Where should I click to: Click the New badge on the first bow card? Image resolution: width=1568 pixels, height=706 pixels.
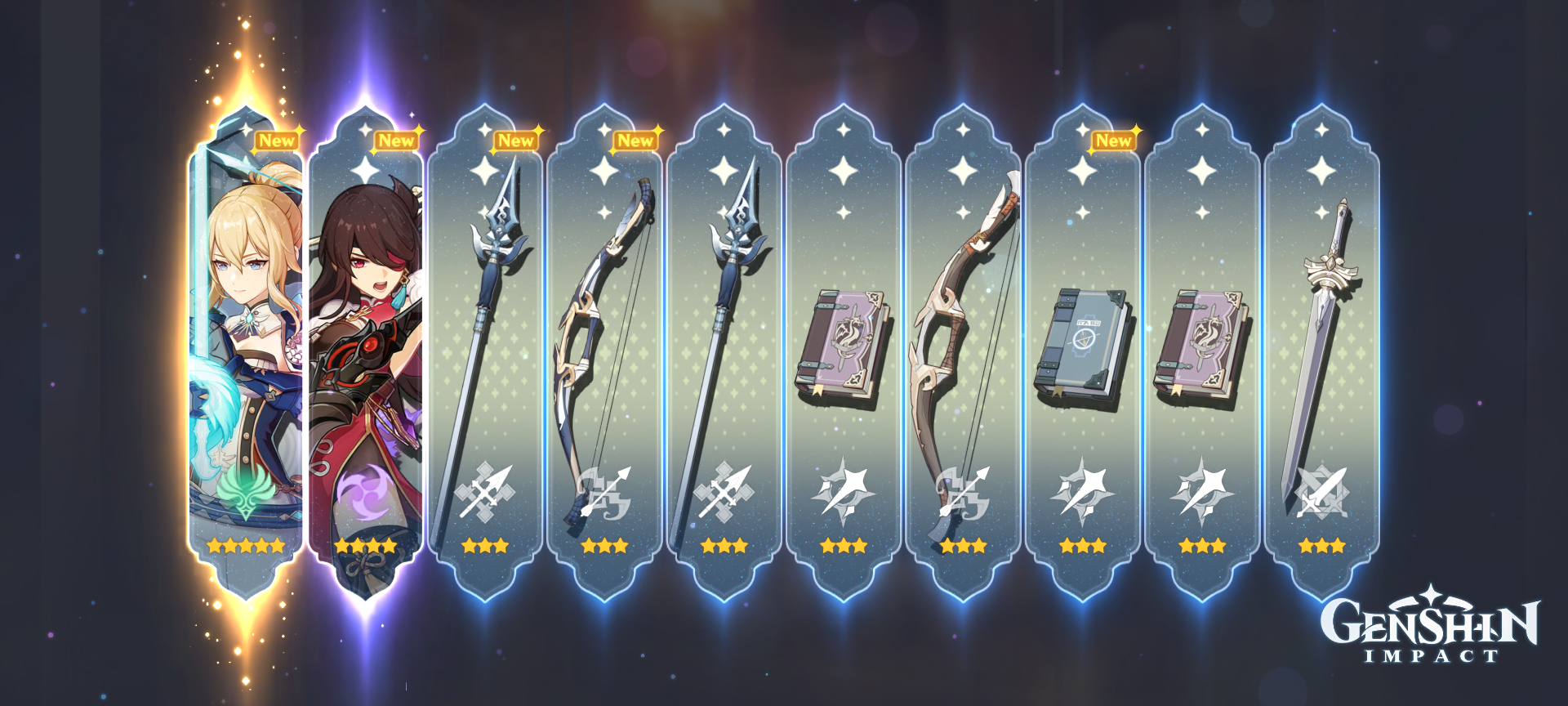[635, 140]
